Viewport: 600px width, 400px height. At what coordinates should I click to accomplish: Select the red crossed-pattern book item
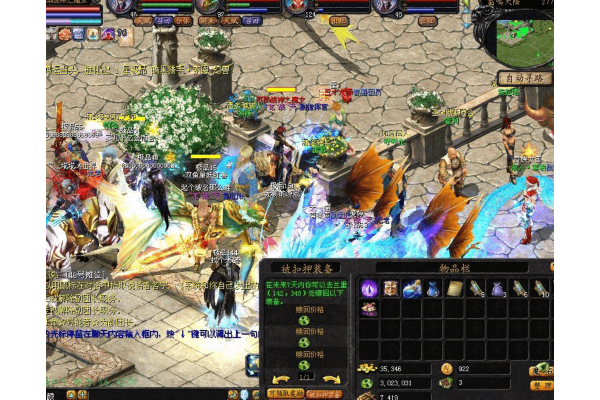click(390, 289)
